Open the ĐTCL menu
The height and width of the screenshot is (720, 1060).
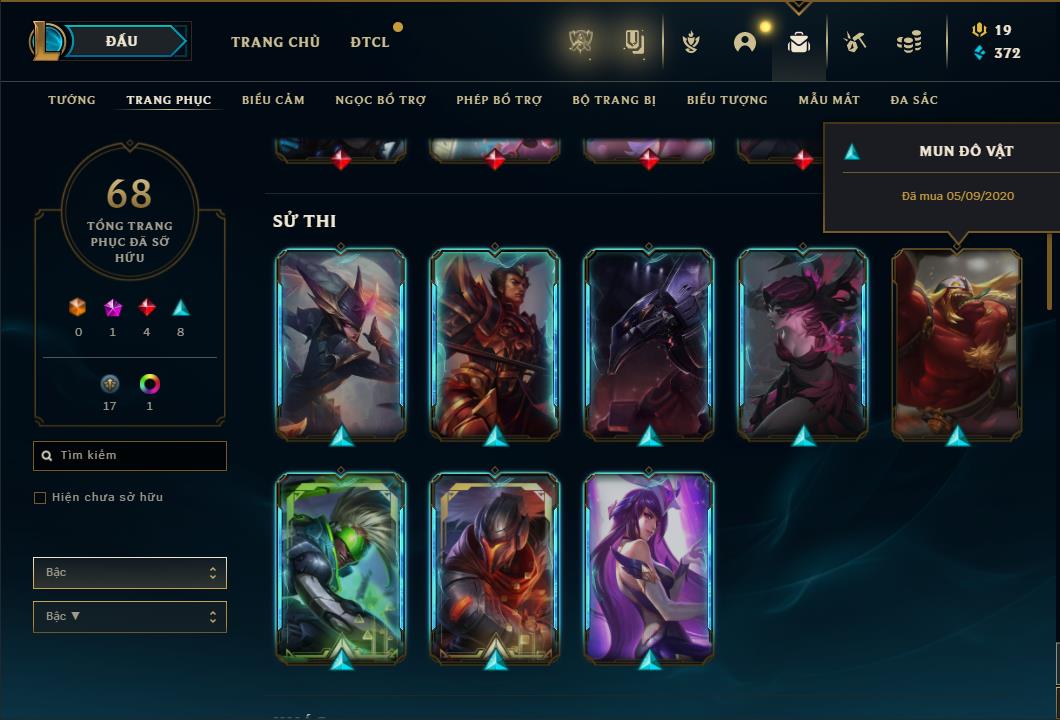point(370,42)
